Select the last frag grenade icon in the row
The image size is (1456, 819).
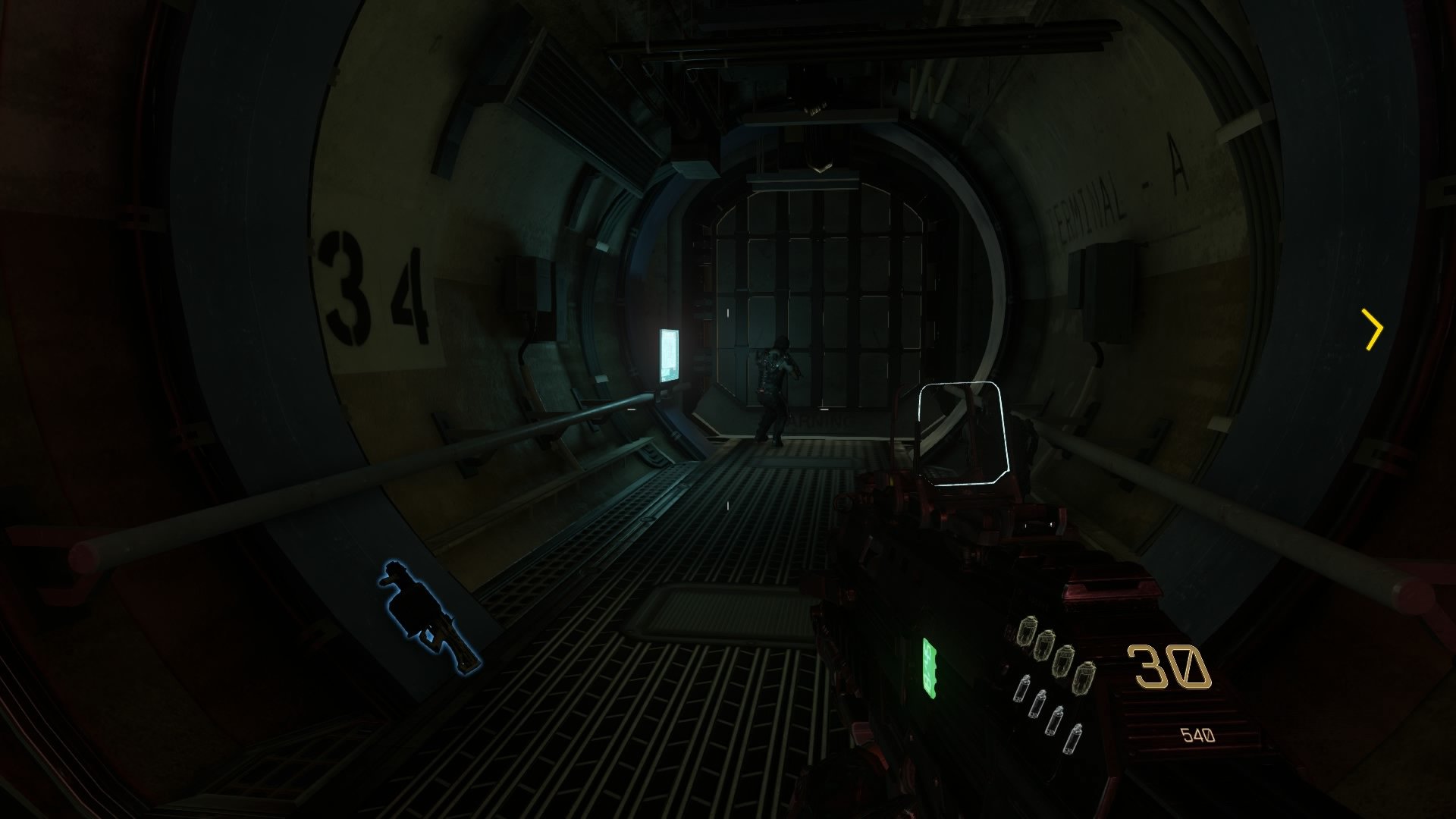(x=1085, y=677)
